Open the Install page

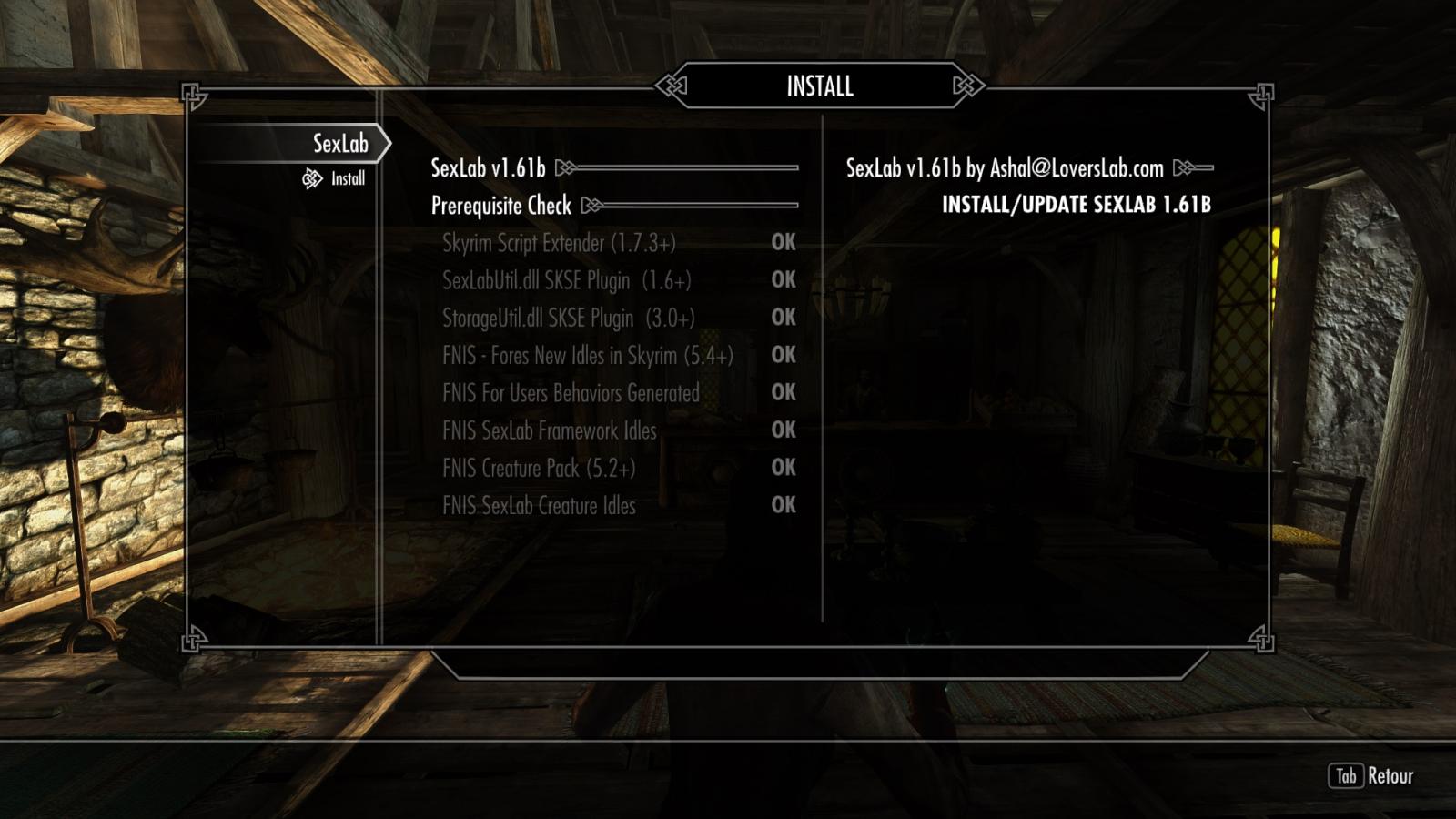347,178
